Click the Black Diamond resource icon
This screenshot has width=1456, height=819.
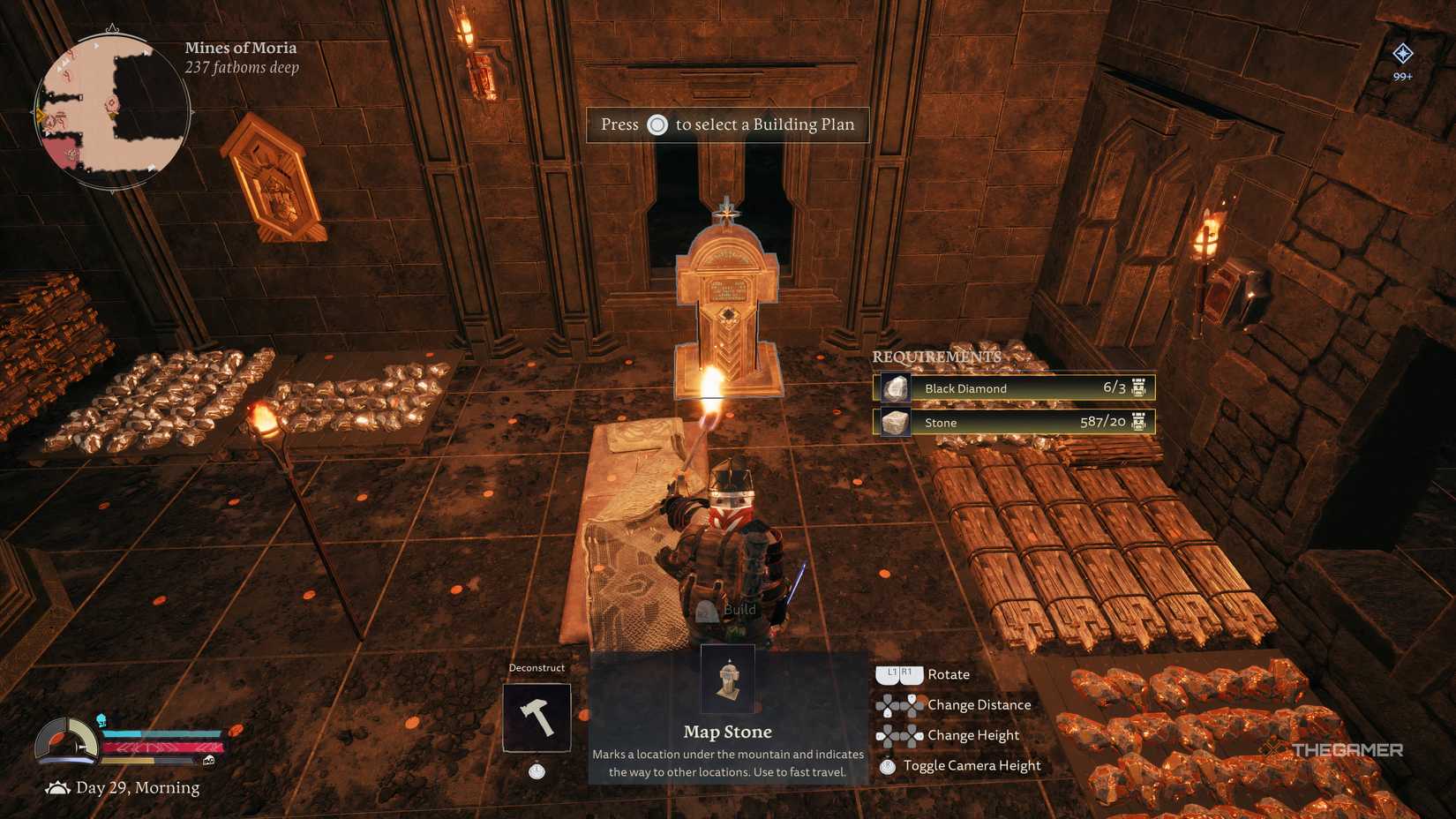(x=894, y=387)
